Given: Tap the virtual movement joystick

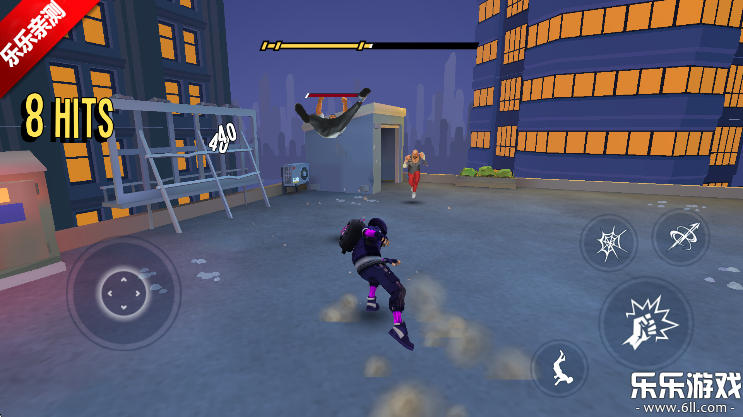Looking at the screenshot, I should point(124,293).
